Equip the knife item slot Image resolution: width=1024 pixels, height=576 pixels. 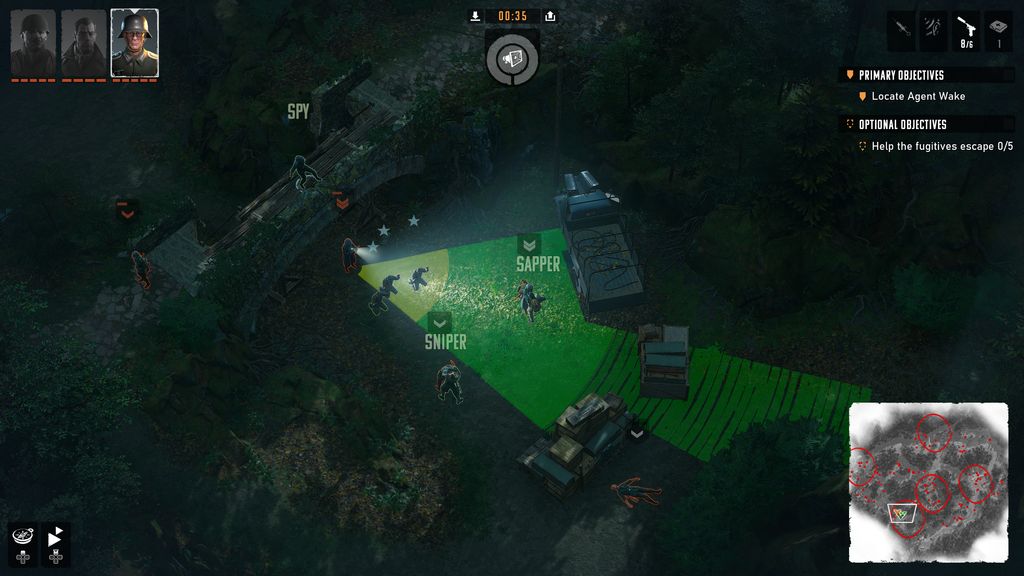point(901,30)
